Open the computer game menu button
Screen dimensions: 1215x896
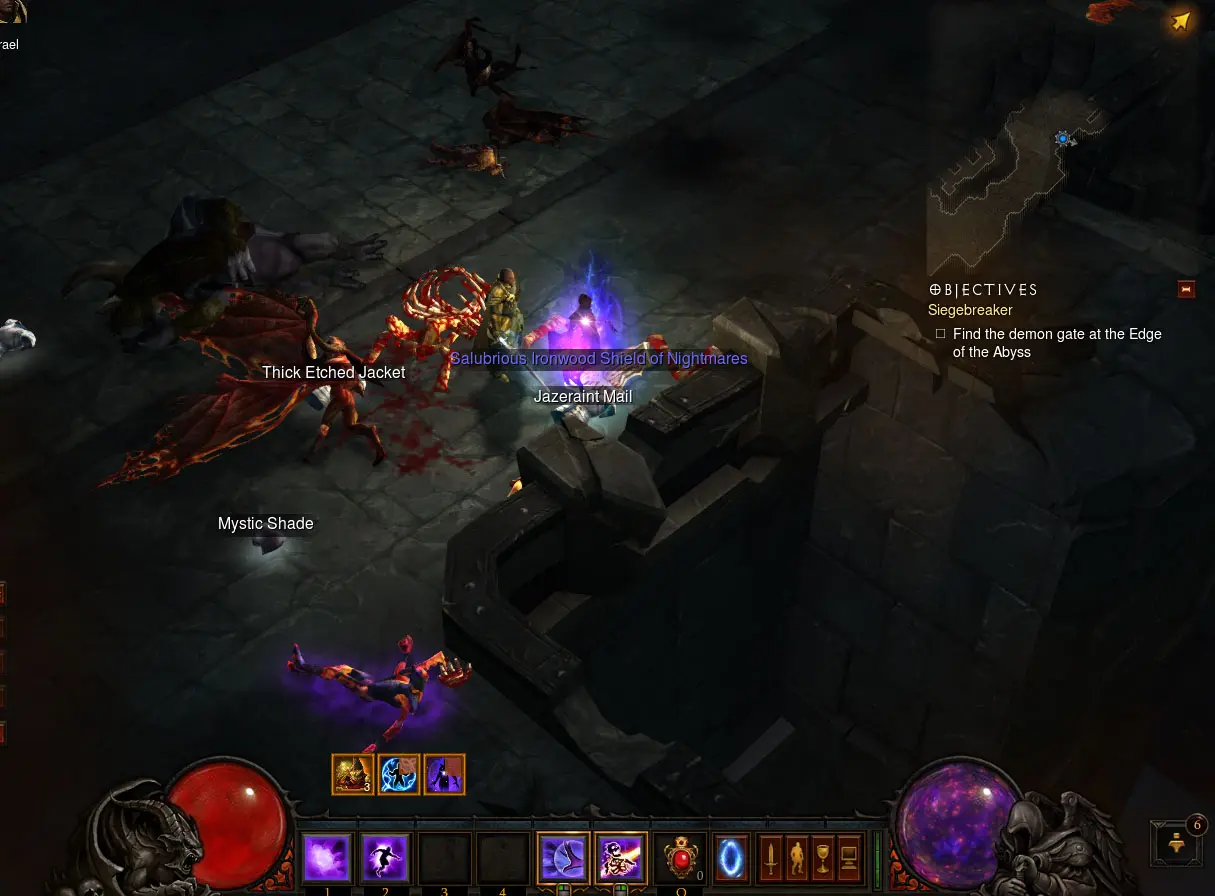tap(850, 858)
